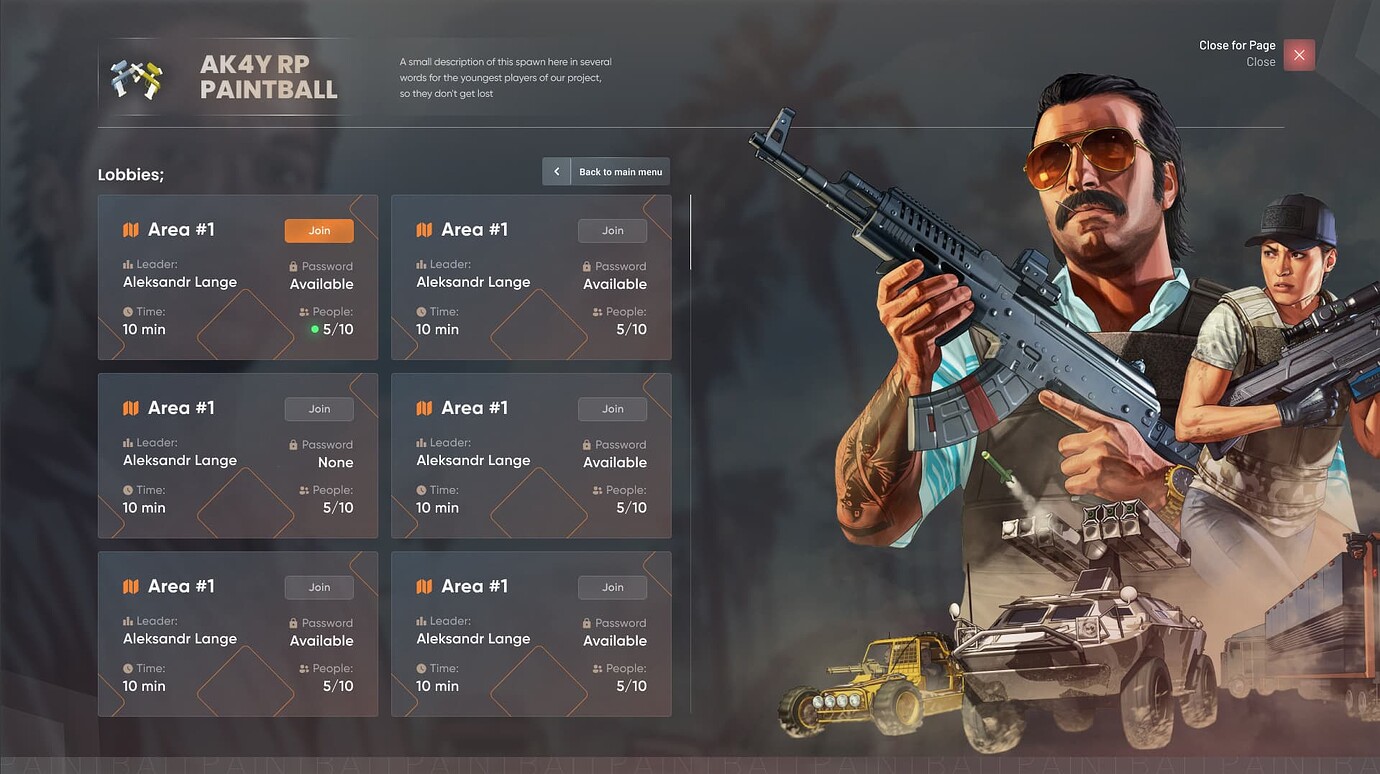Click the crossed paintball guns logo icon

[138, 75]
